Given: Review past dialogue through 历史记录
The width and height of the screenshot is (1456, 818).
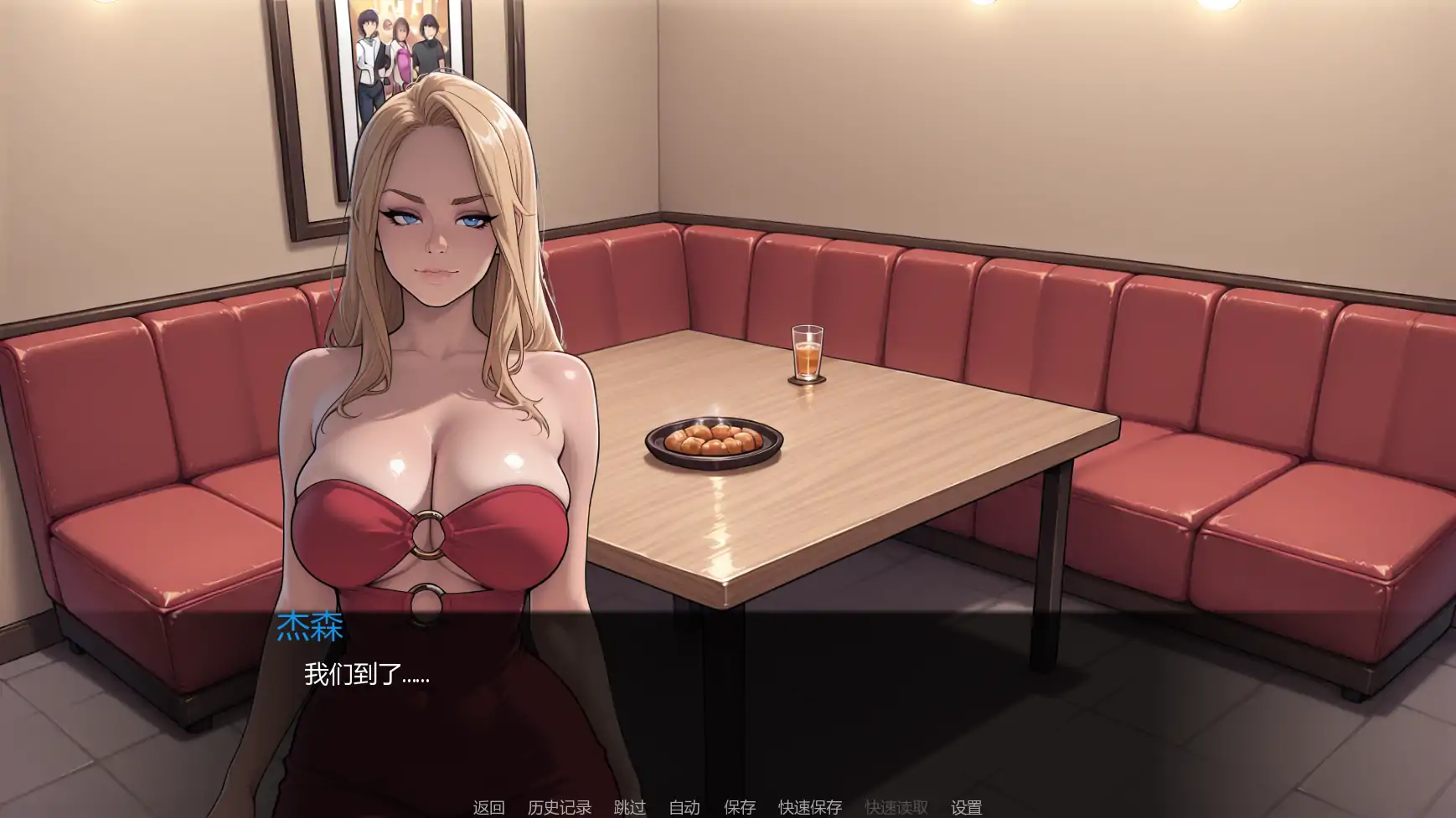Looking at the screenshot, I should (559, 807).
